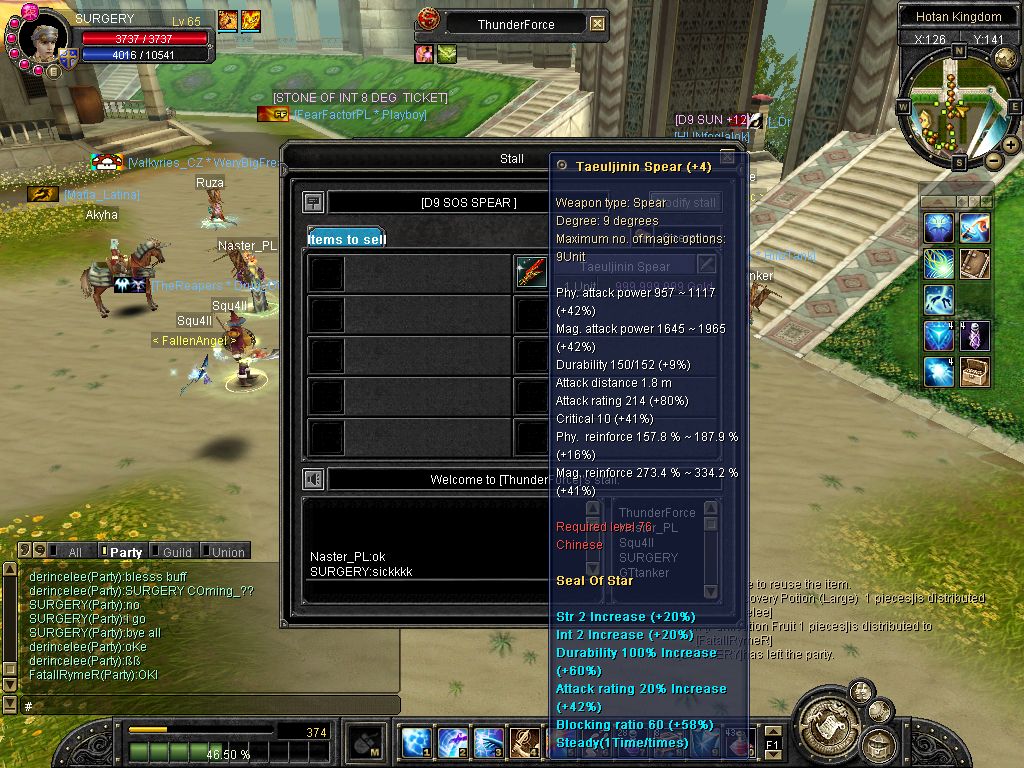The width and height of the screenshot is (1024, 768).
Task: Switch chat to the Guild tab
Action: coord(177,551)
